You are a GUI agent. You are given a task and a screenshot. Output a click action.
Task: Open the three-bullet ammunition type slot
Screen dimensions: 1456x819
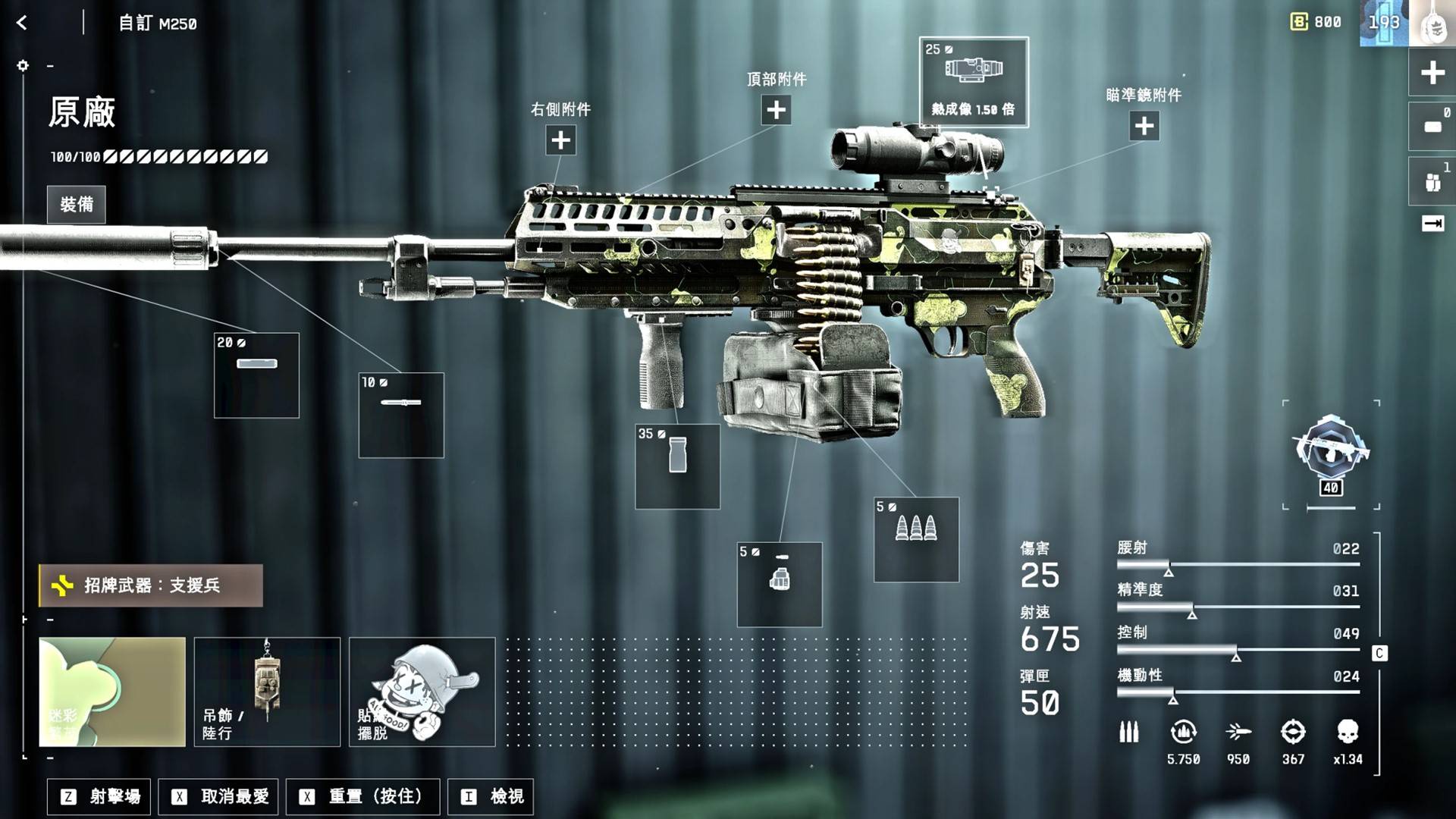[x=916, y=539]
